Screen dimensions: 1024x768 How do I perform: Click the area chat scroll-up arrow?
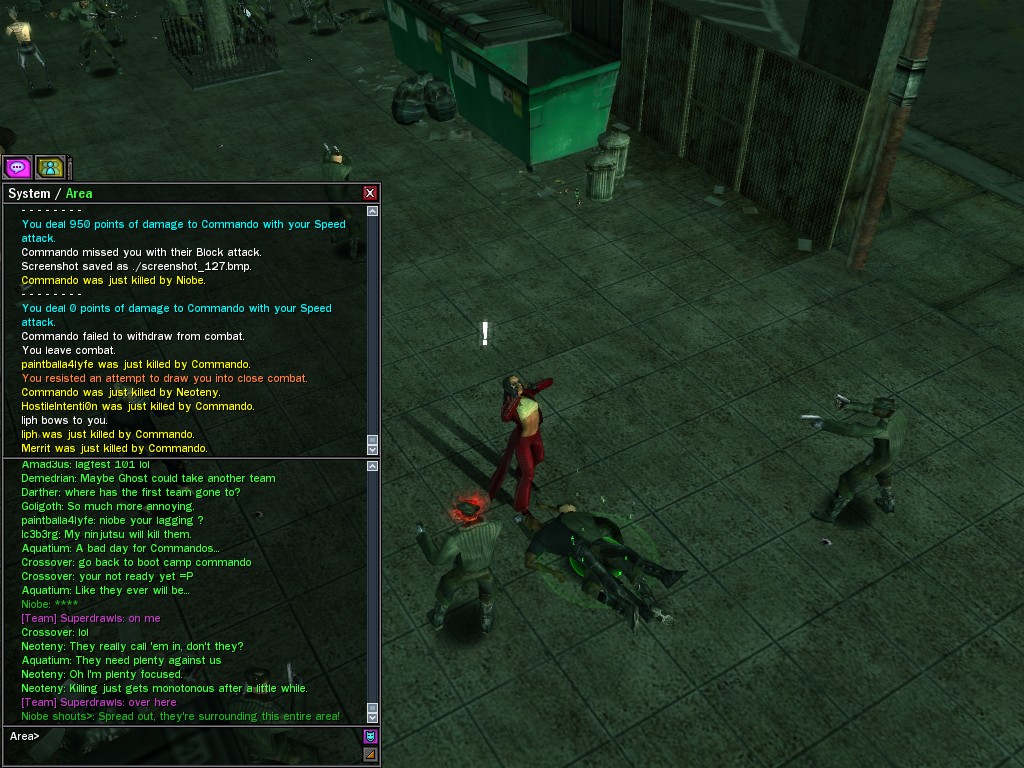point(373,466)
